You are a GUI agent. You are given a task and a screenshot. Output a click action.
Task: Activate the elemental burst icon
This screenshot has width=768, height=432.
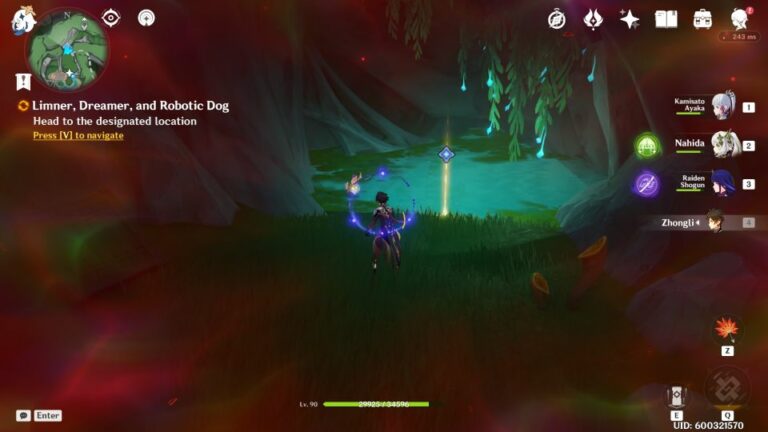(726, 388)
